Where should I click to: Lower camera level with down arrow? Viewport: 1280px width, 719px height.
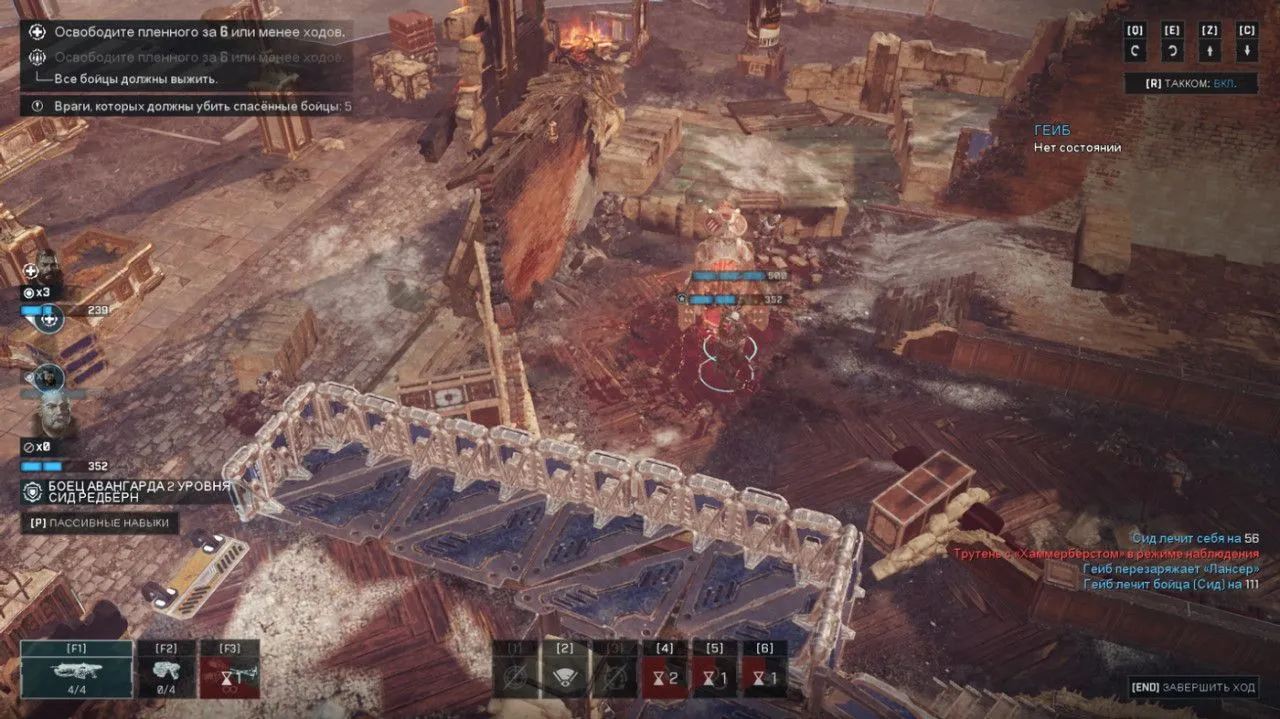(x=1246, y=52)
